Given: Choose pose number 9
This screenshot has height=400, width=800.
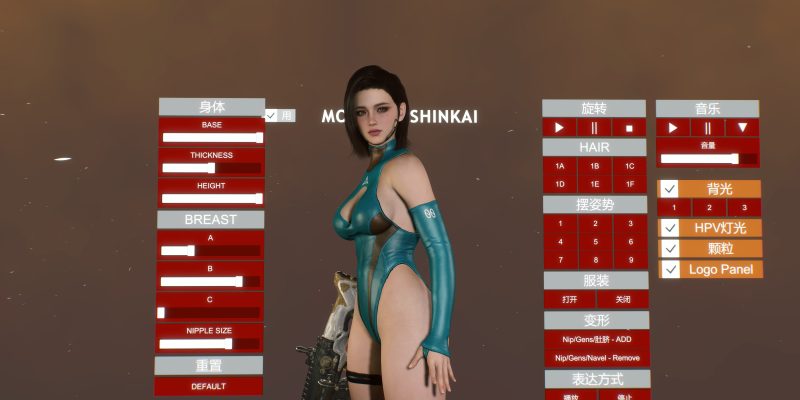Looking at the screenshot, I should pos(629,259).
